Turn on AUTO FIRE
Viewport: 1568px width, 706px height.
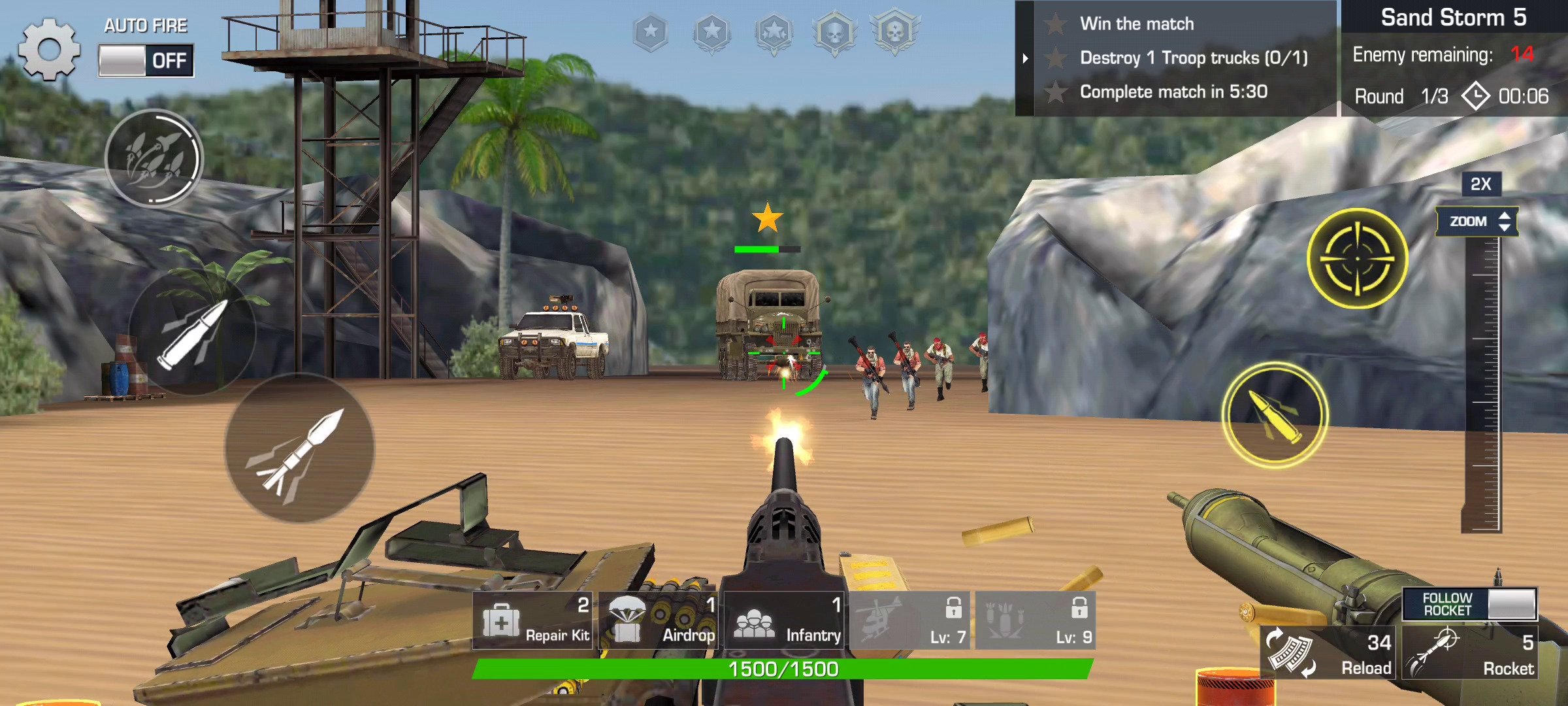(145, 59)
